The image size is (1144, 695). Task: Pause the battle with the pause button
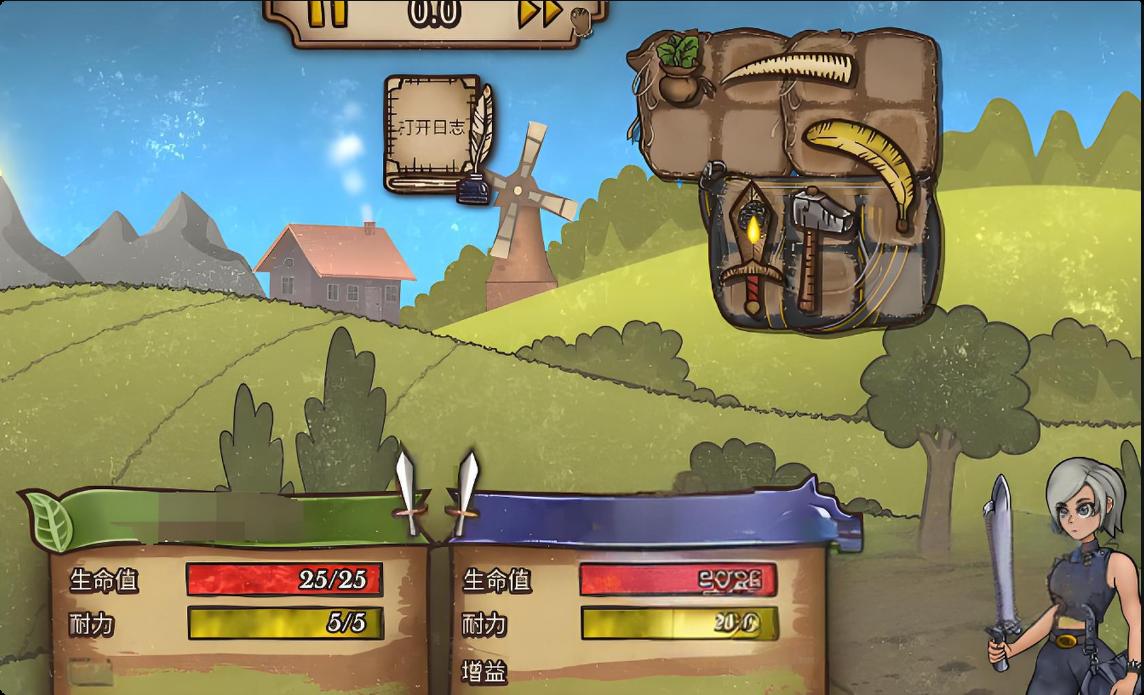pyautogui.click(x=327, y=13)
